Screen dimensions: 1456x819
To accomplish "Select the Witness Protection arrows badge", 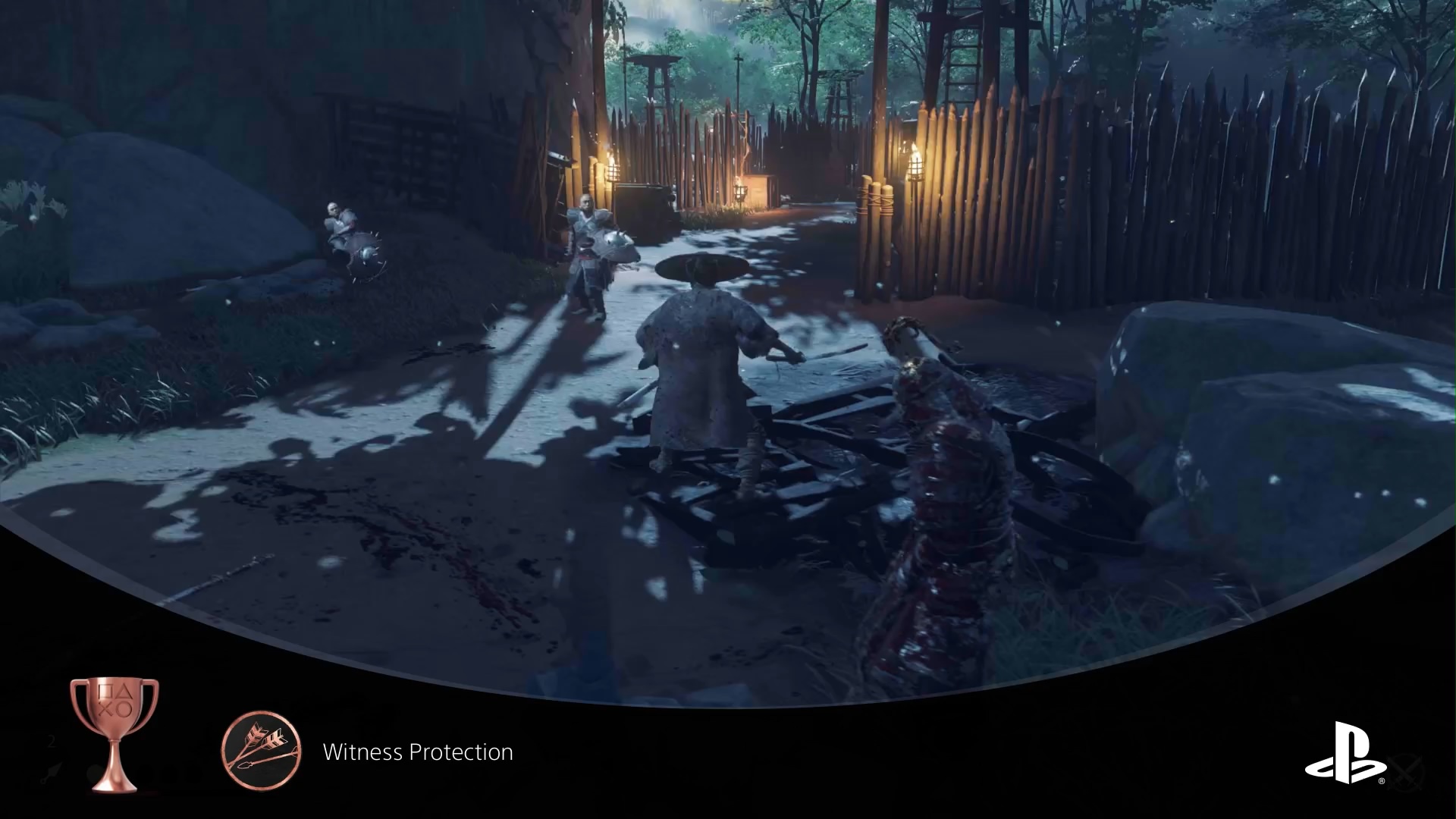I will coord(261,751).
